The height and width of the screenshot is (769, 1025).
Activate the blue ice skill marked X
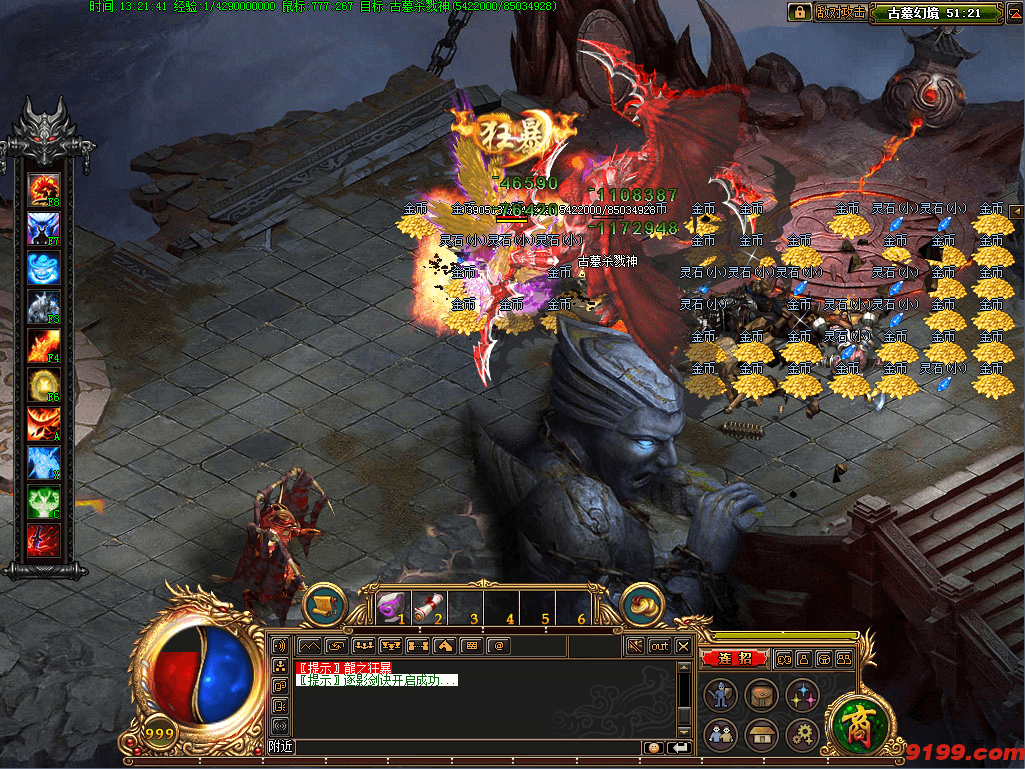click(43, 463)
